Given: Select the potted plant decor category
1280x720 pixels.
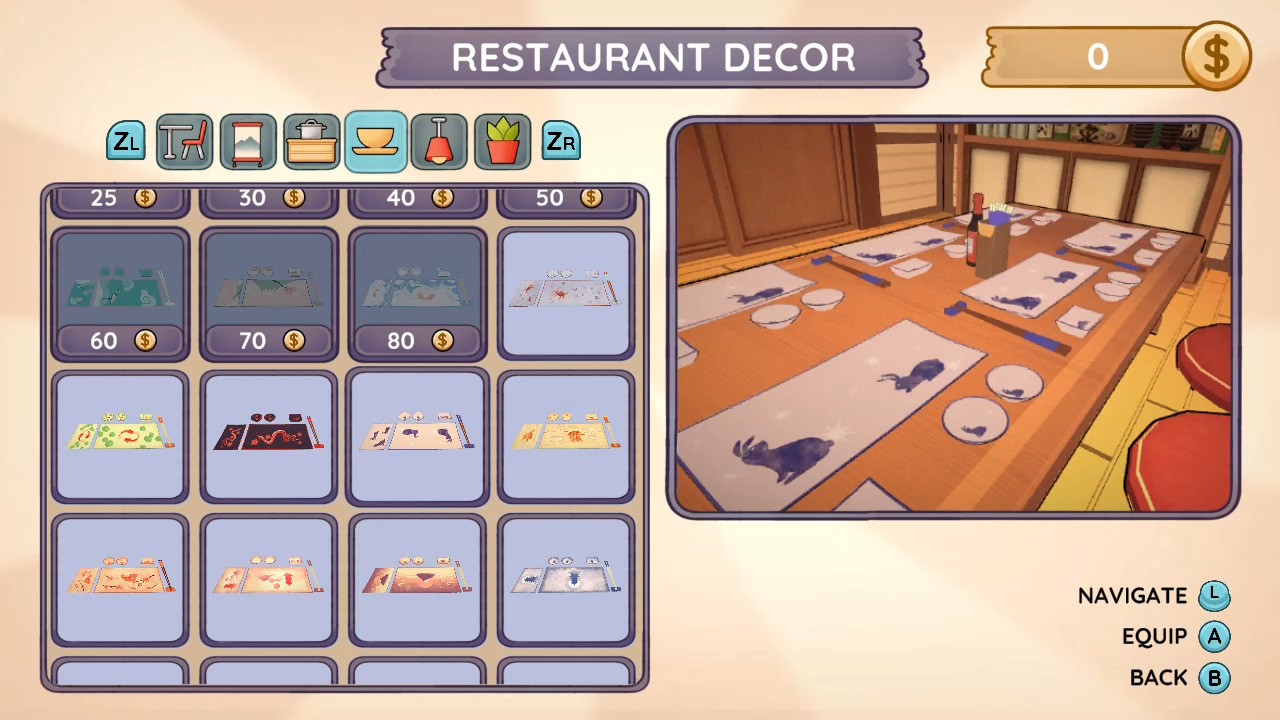Looking at the screenshot, I should [x=502, y=141].
